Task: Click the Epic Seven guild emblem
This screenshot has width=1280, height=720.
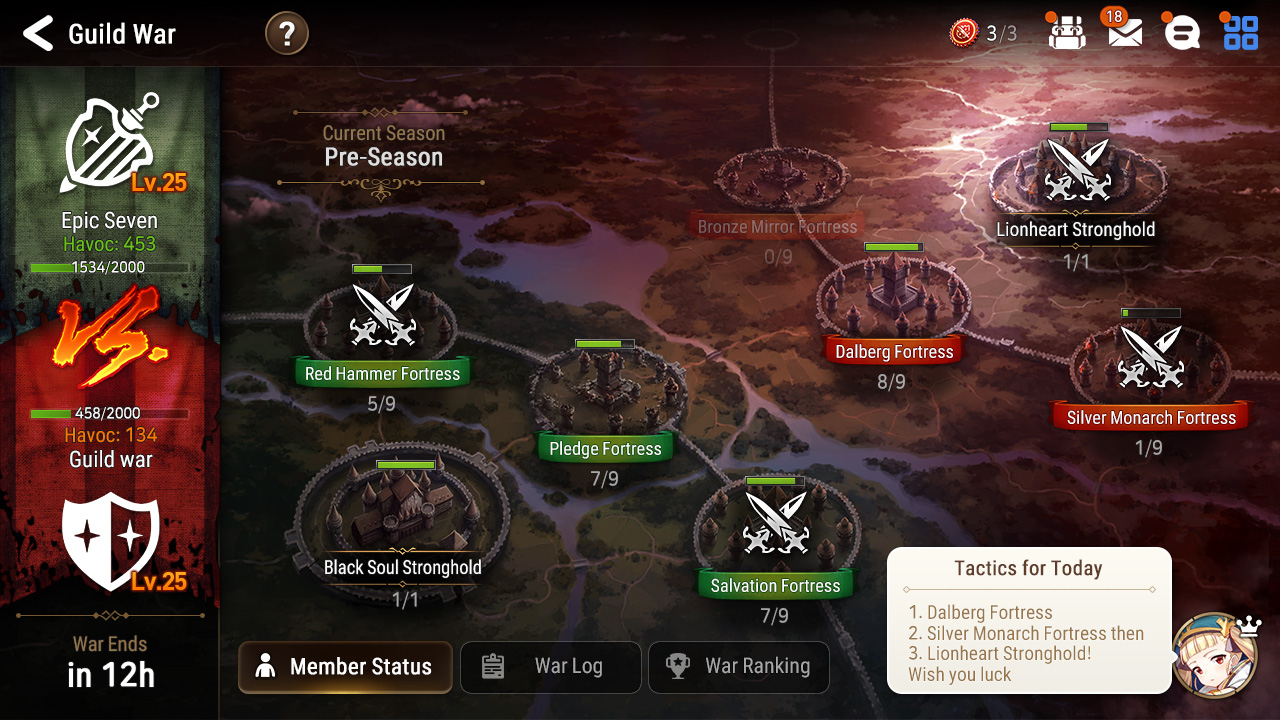Action: point(110,145)
